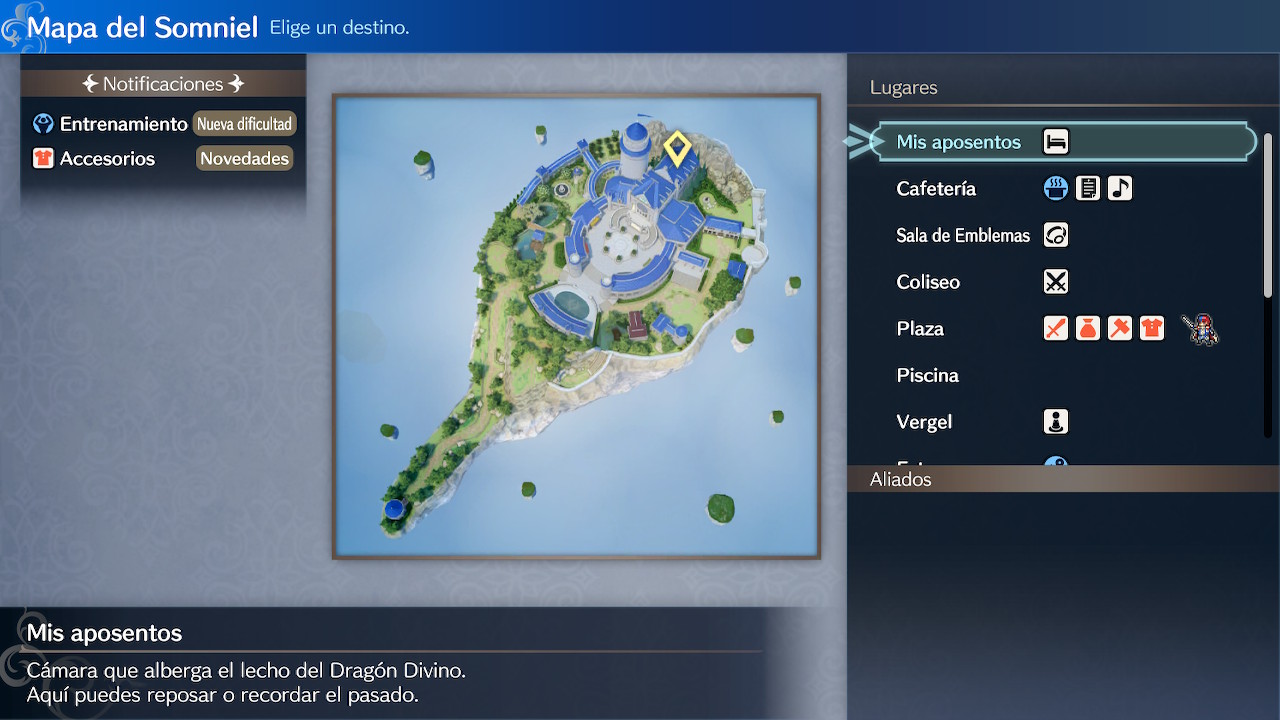Click the crossed swords Coliseo icon
This screenshot has width=1280, height=720.
[1056, 282]
